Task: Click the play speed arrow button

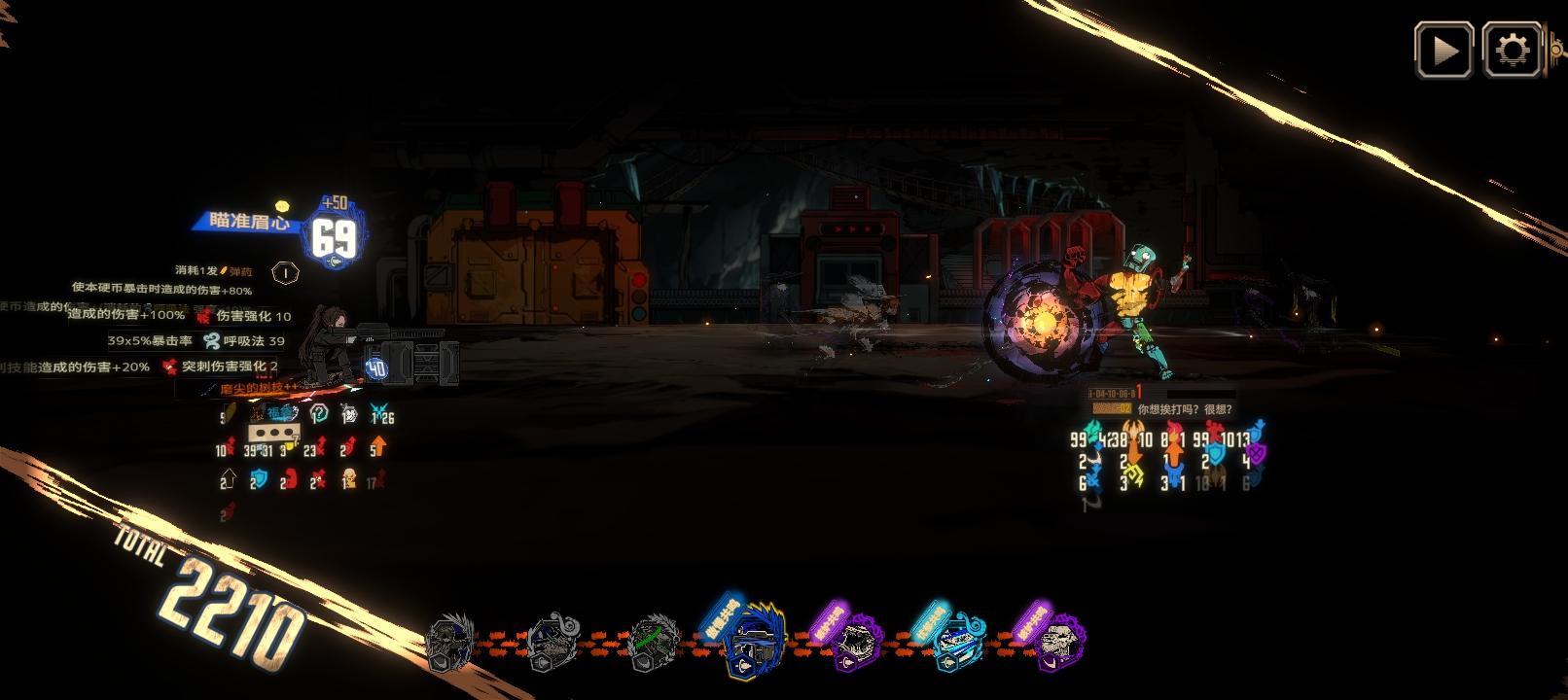Action: tap(1443, 51)
